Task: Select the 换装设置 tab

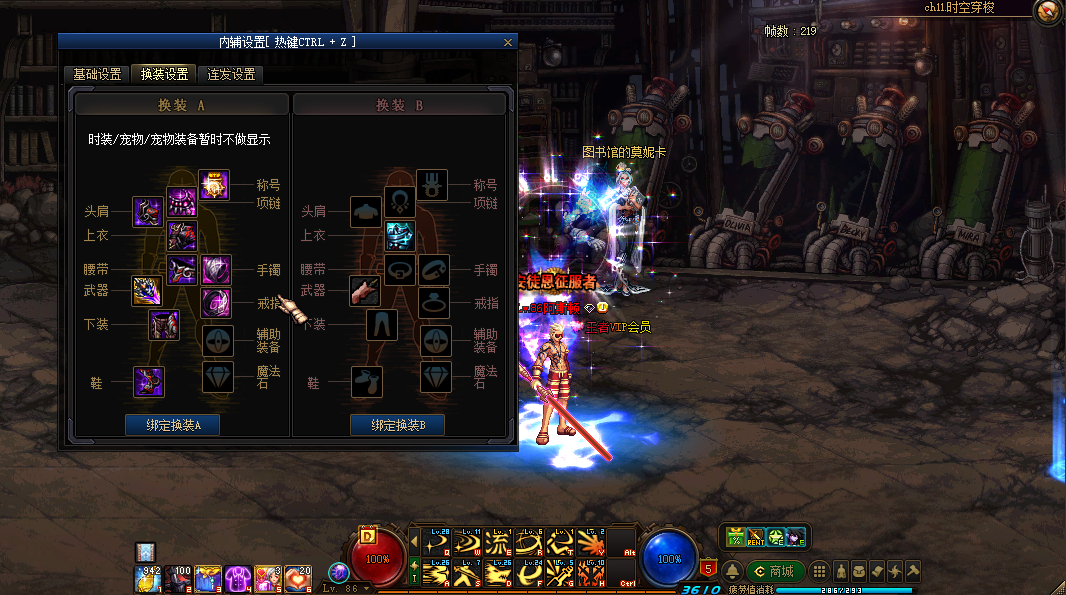Action: (164, 74)
